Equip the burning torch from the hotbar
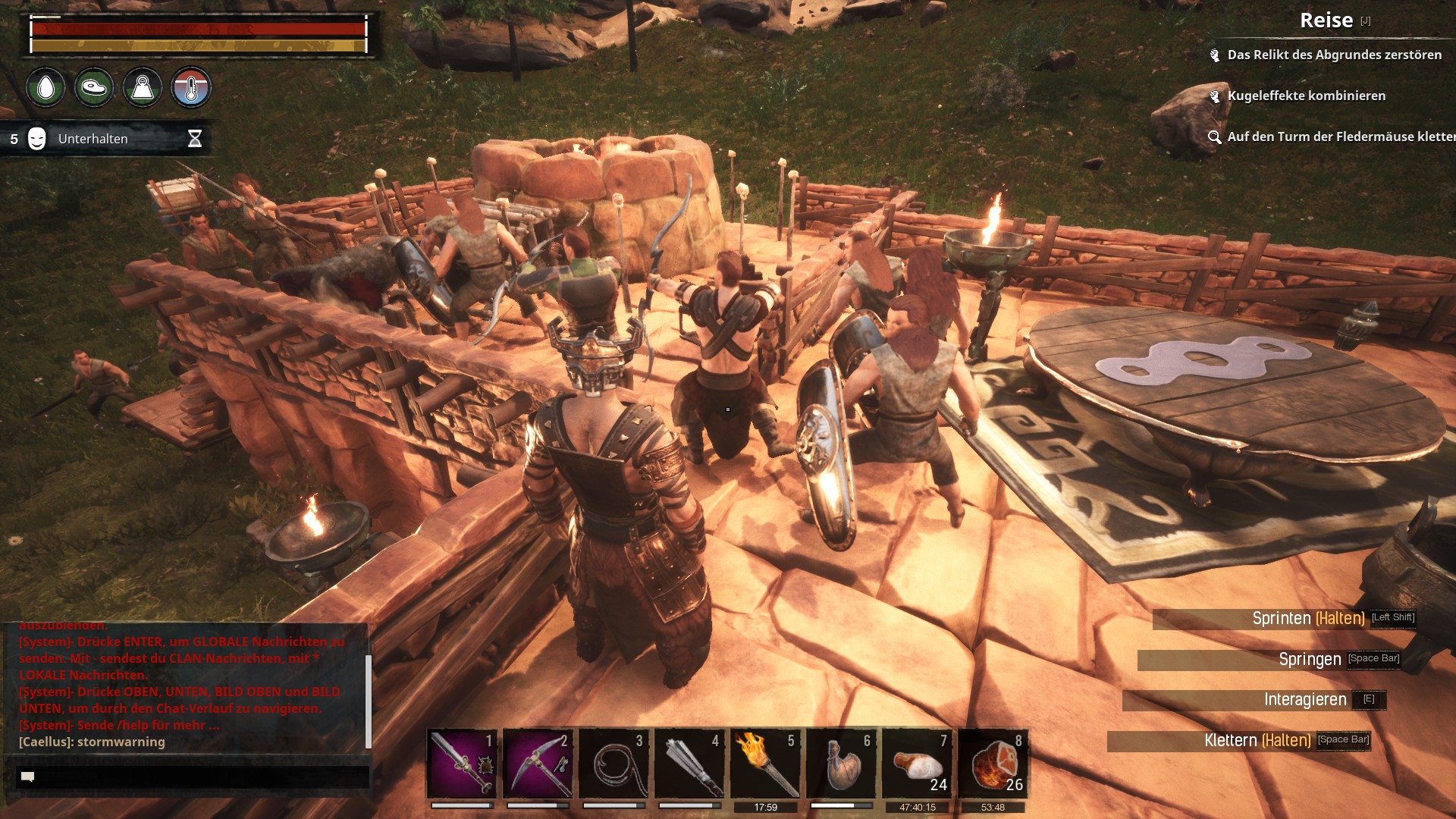Screen dimensions: 1456x819 [765, 763]
